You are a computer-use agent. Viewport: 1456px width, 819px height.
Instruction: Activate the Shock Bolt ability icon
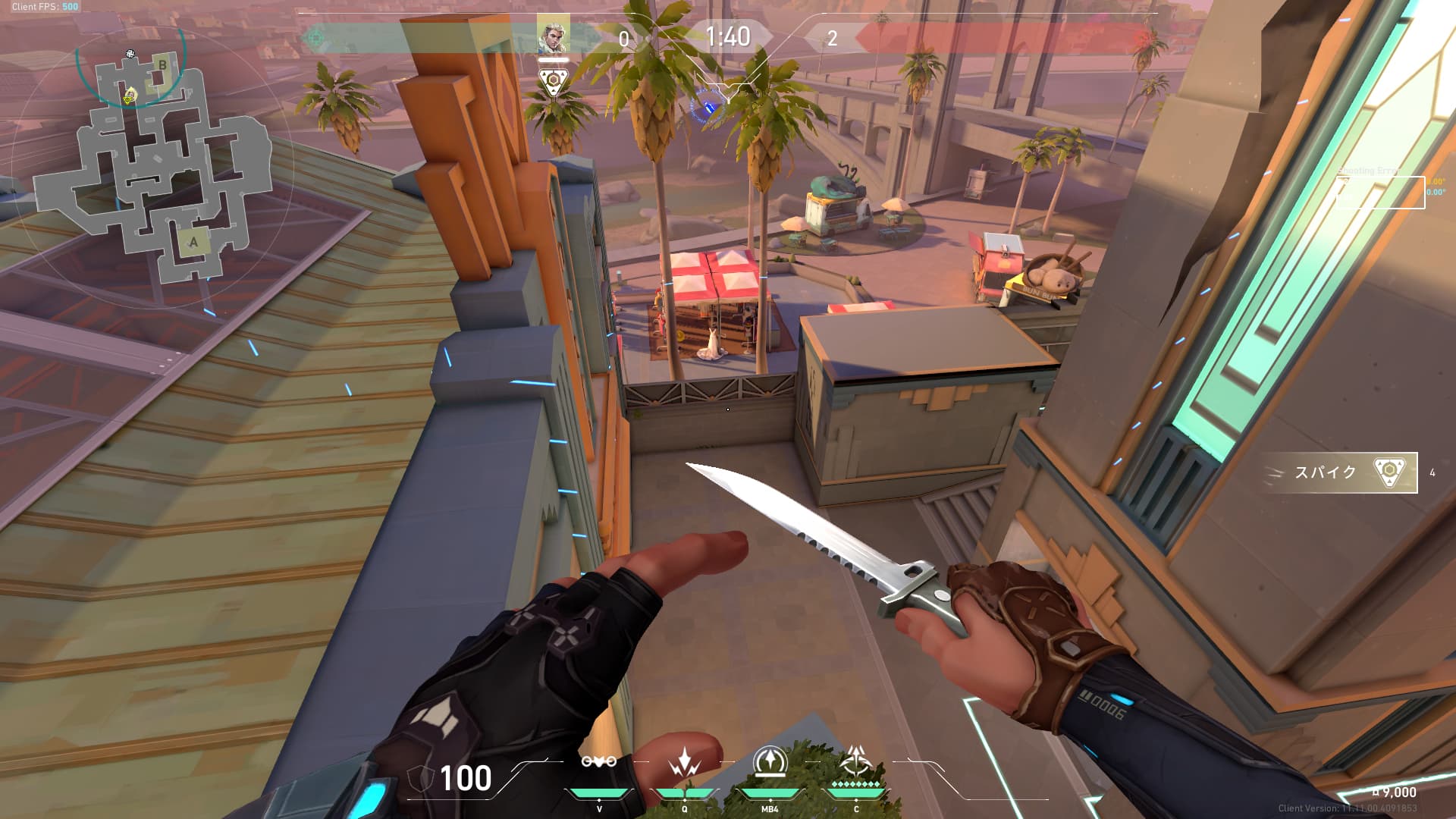(x=684, y=762)
